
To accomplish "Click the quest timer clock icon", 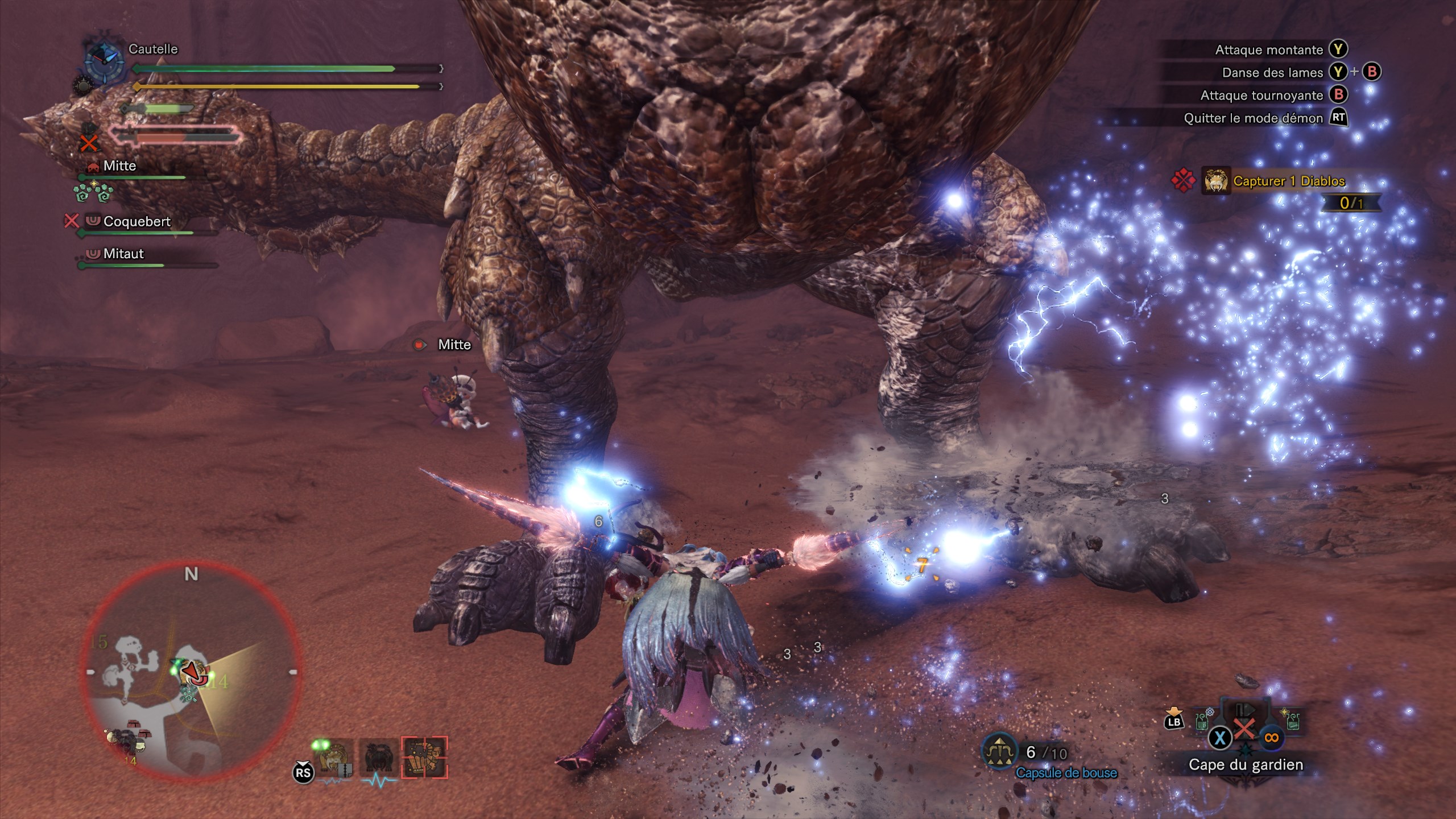I will click(104, 59).
